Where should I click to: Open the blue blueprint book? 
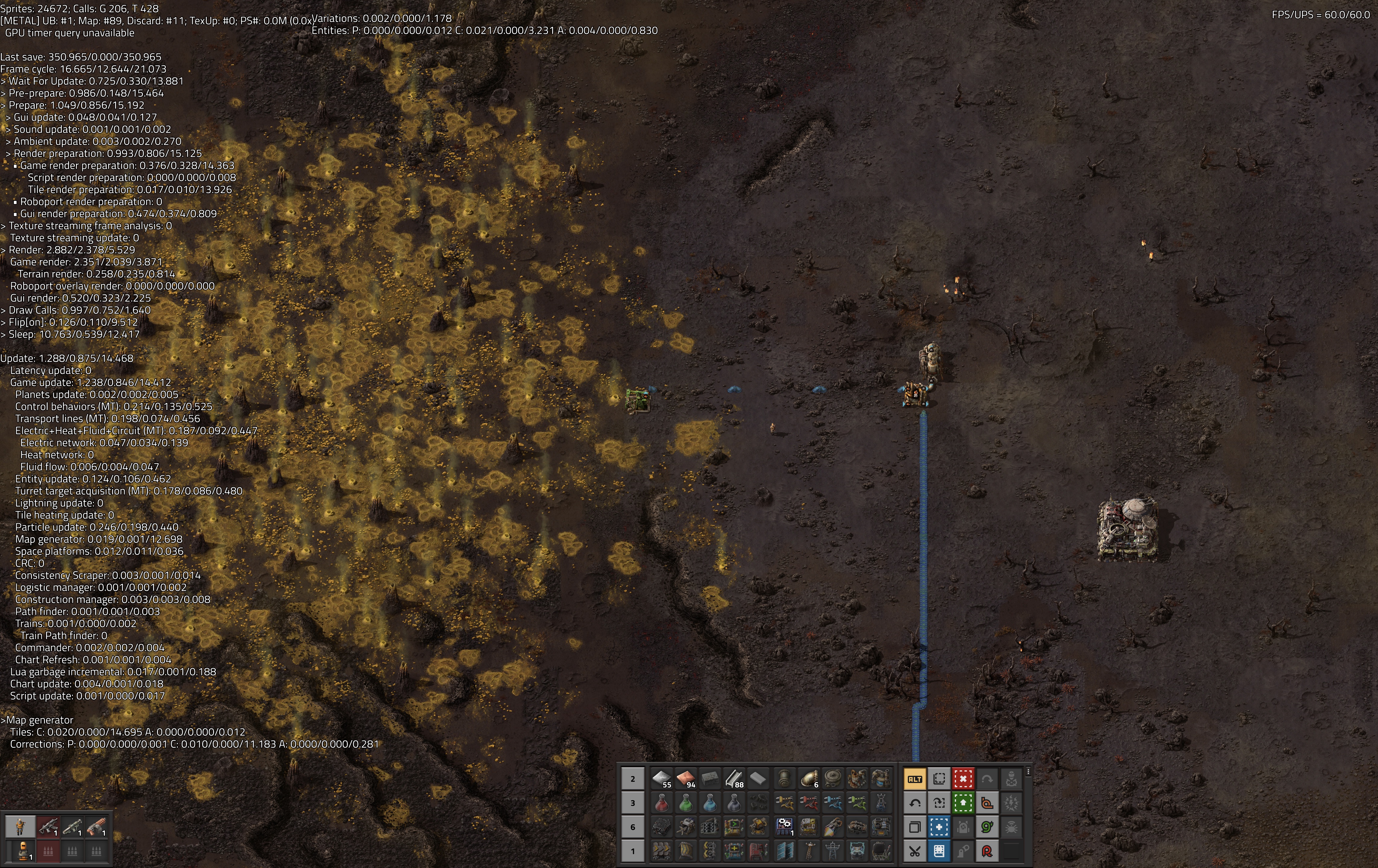click(939, 851)
